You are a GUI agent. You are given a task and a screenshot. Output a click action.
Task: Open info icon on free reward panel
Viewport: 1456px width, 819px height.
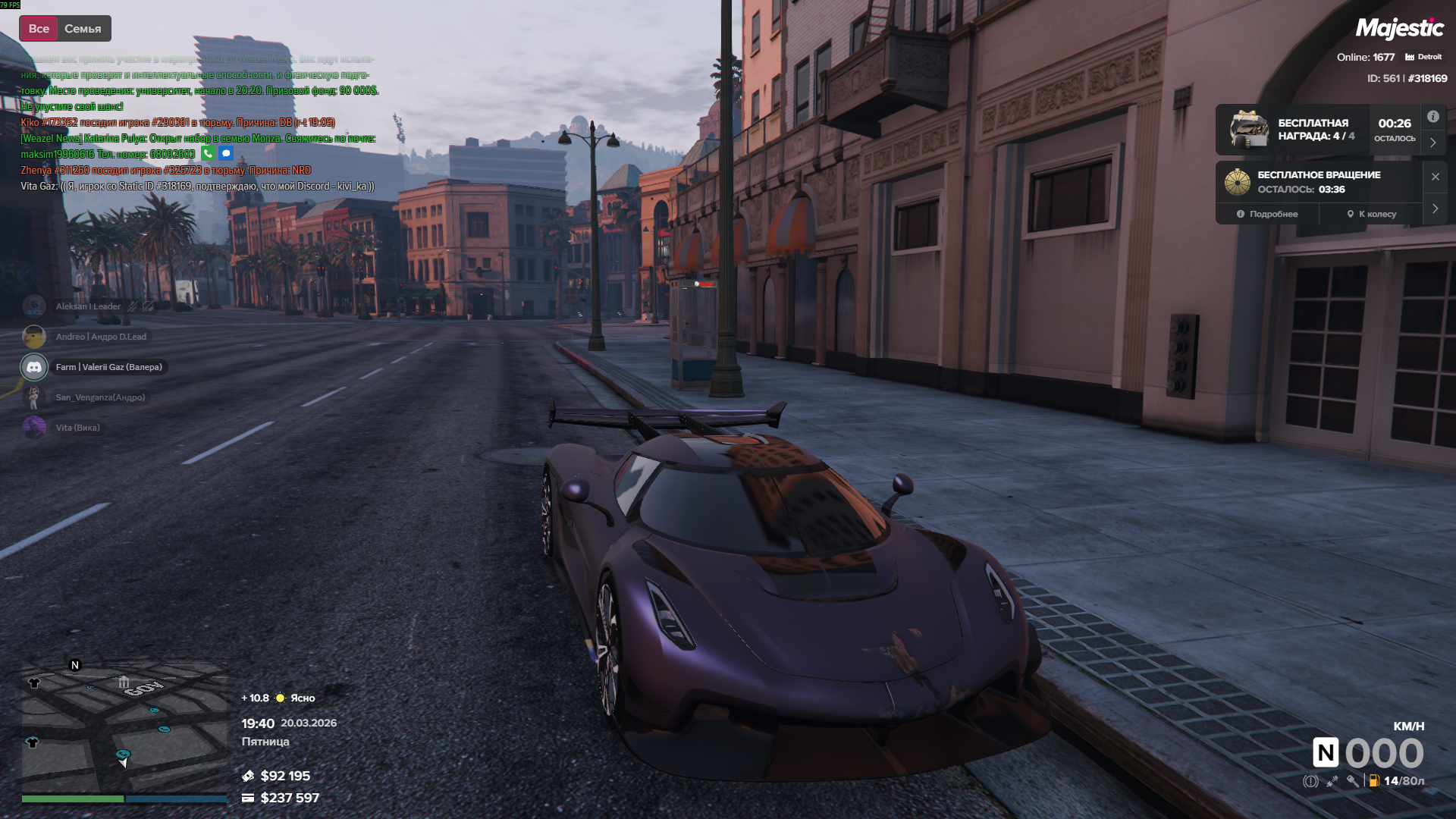pyautogui.click(x=1432, y=117)
